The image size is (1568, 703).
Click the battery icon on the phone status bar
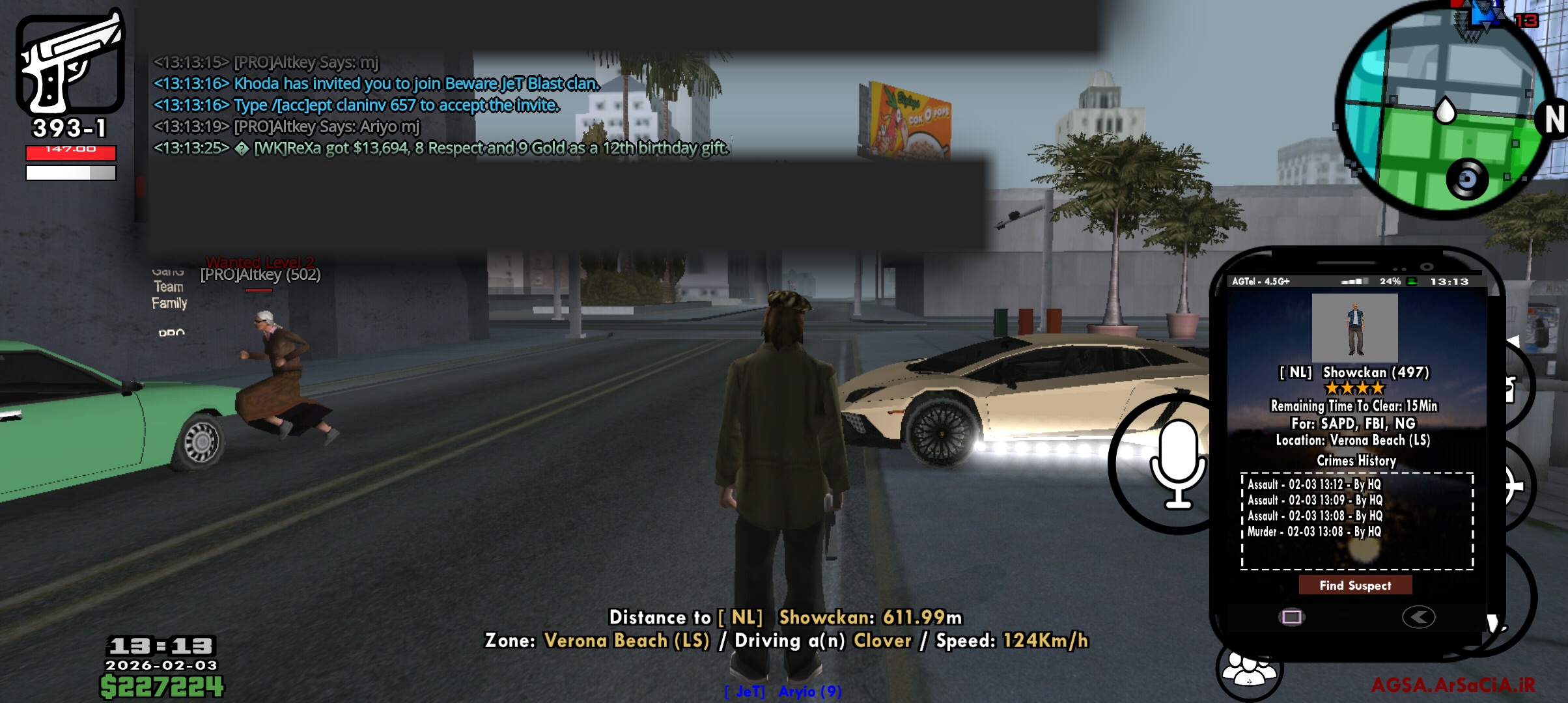[x=1413, y=281]
